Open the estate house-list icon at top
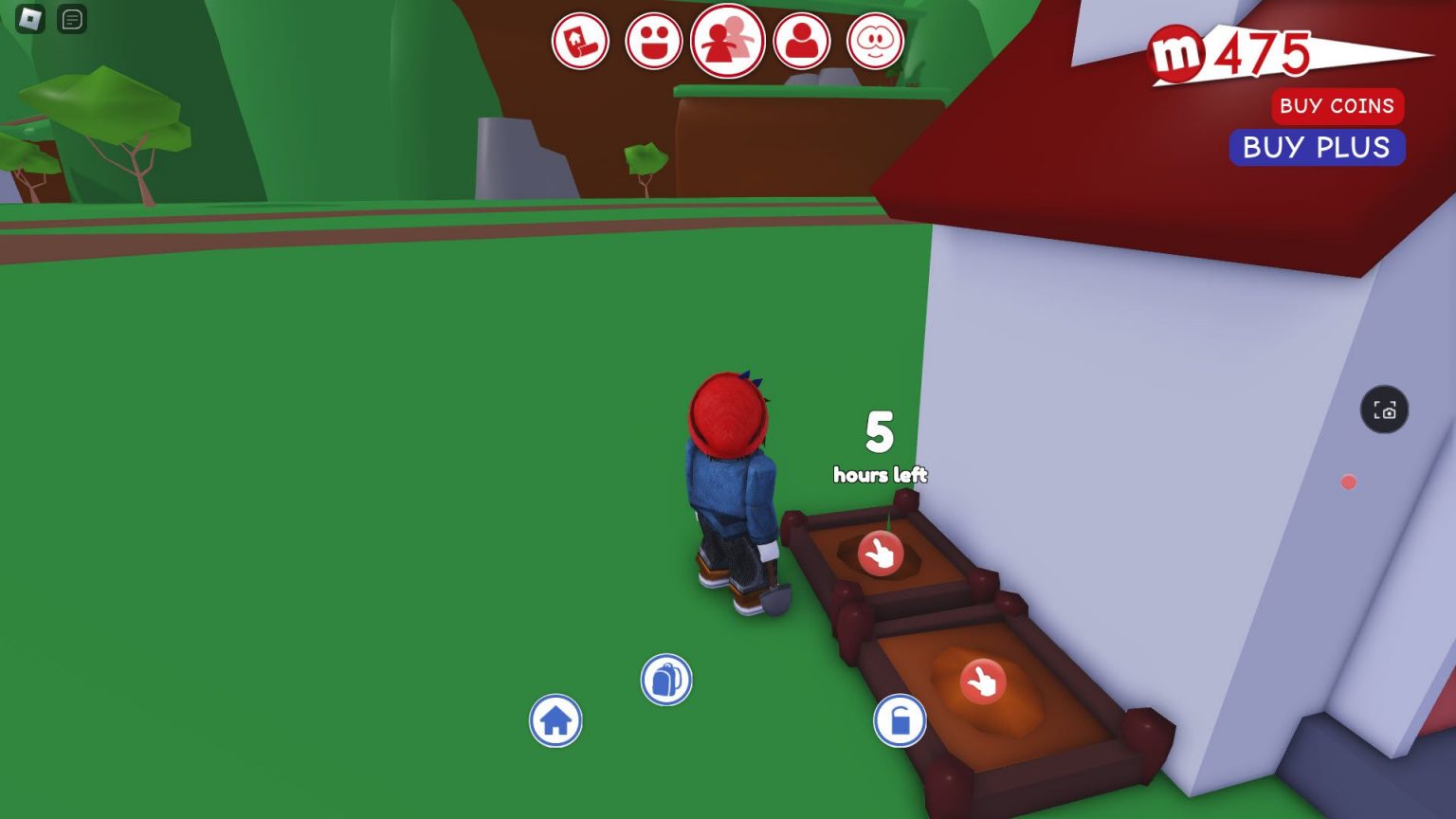The width and height of the screenshot is (1456, 819). pyautogui.click(x=581, y=42)
